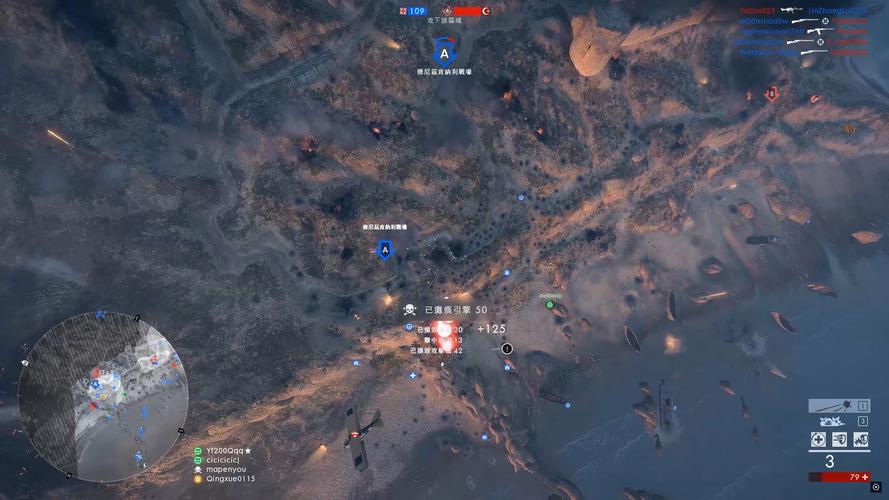
Task: Activate the speed boost ability icon
Action: click(839, 440)
